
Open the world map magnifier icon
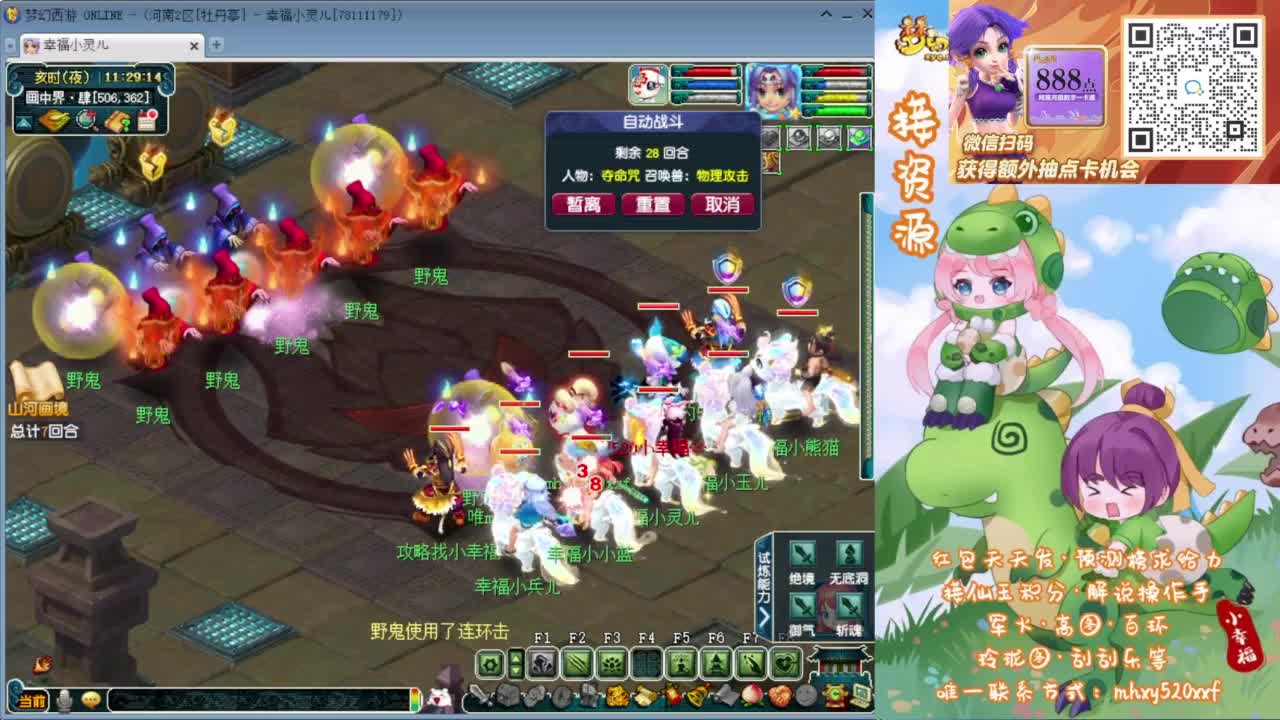point(86,120)
